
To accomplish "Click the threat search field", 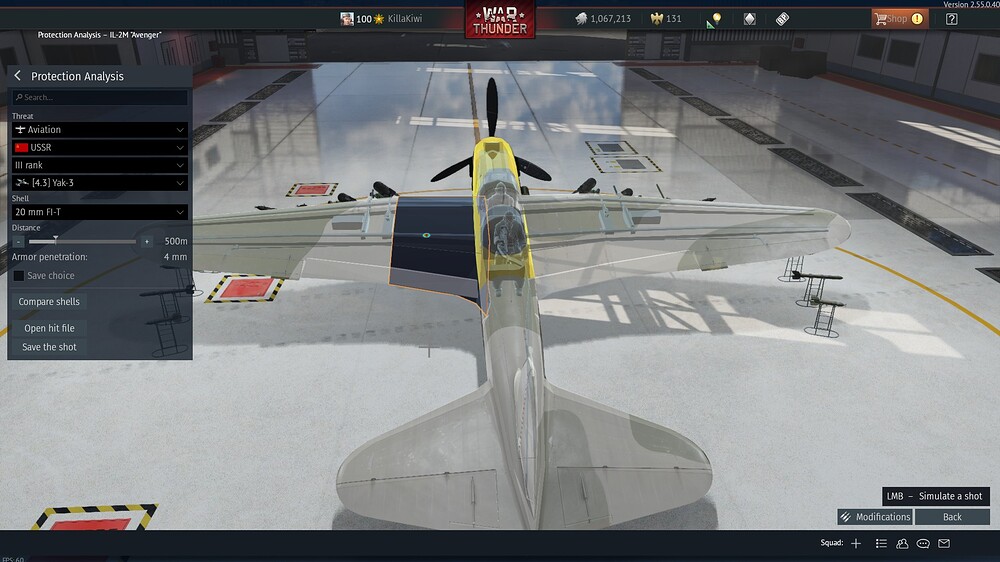I will (100, 97).
